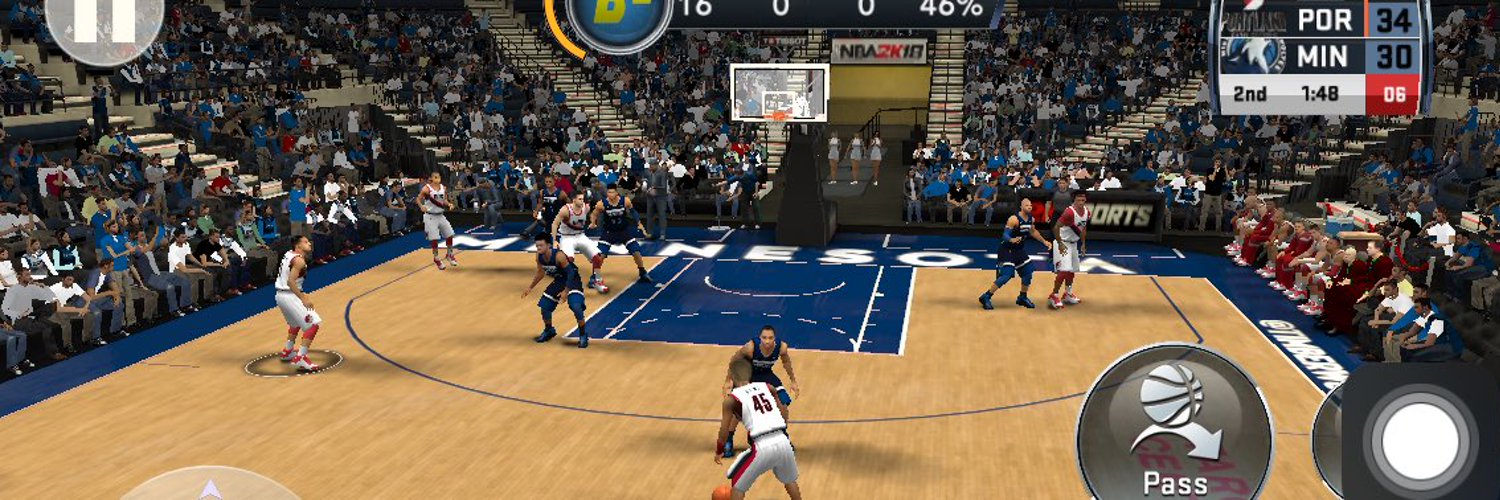Screen dimensions: 1500x500
Task: Pause the game with the pause button
Action: click(x=103, y=22)
